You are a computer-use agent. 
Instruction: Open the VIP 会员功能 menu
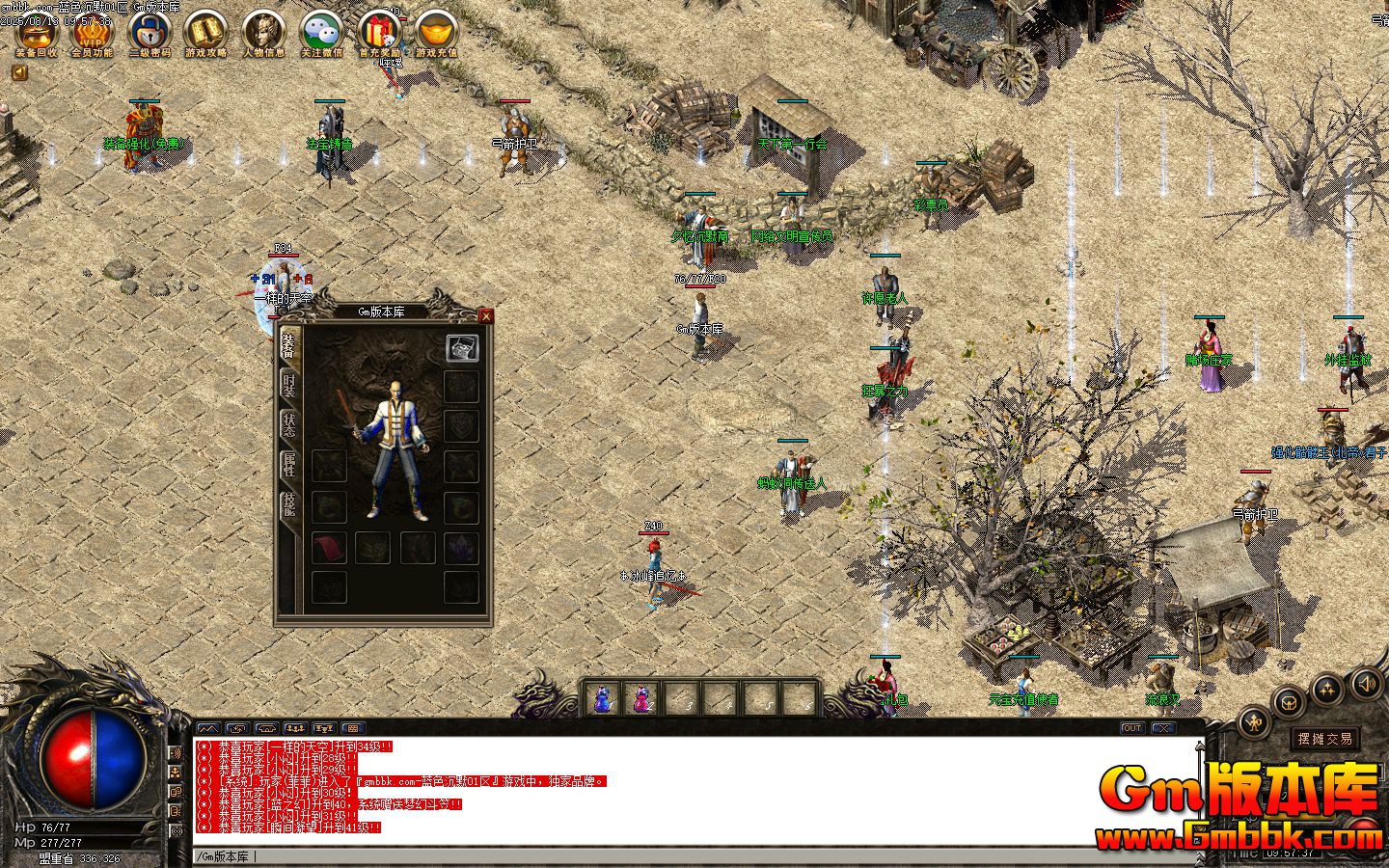92,32
